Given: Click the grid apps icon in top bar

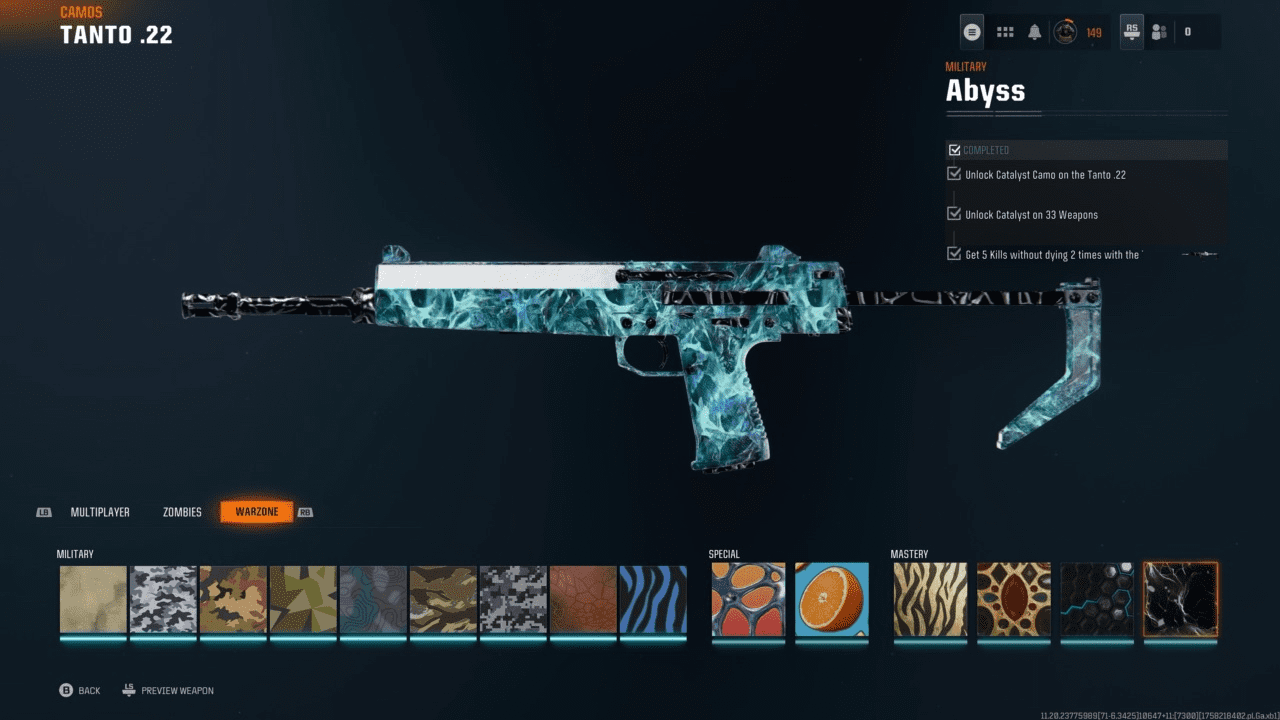Looking at the screenshot, I should pos(1005,31).
